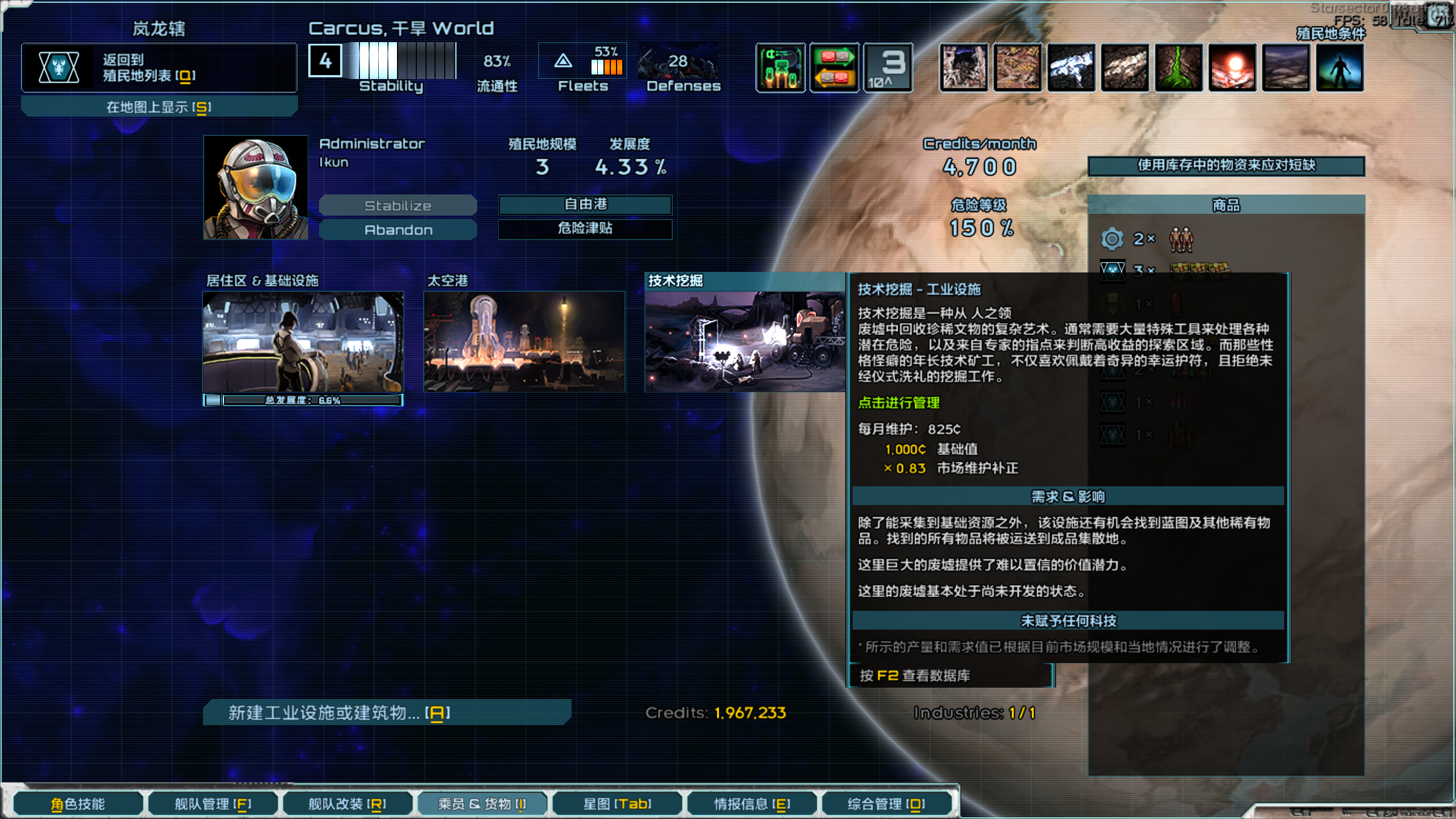Open the 情报信息 intel tab

[751, 804]
